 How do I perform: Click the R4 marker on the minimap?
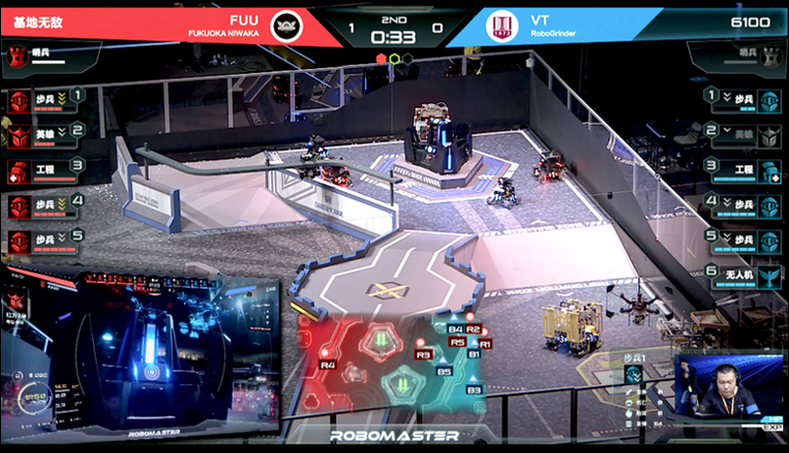pos(328,364)
